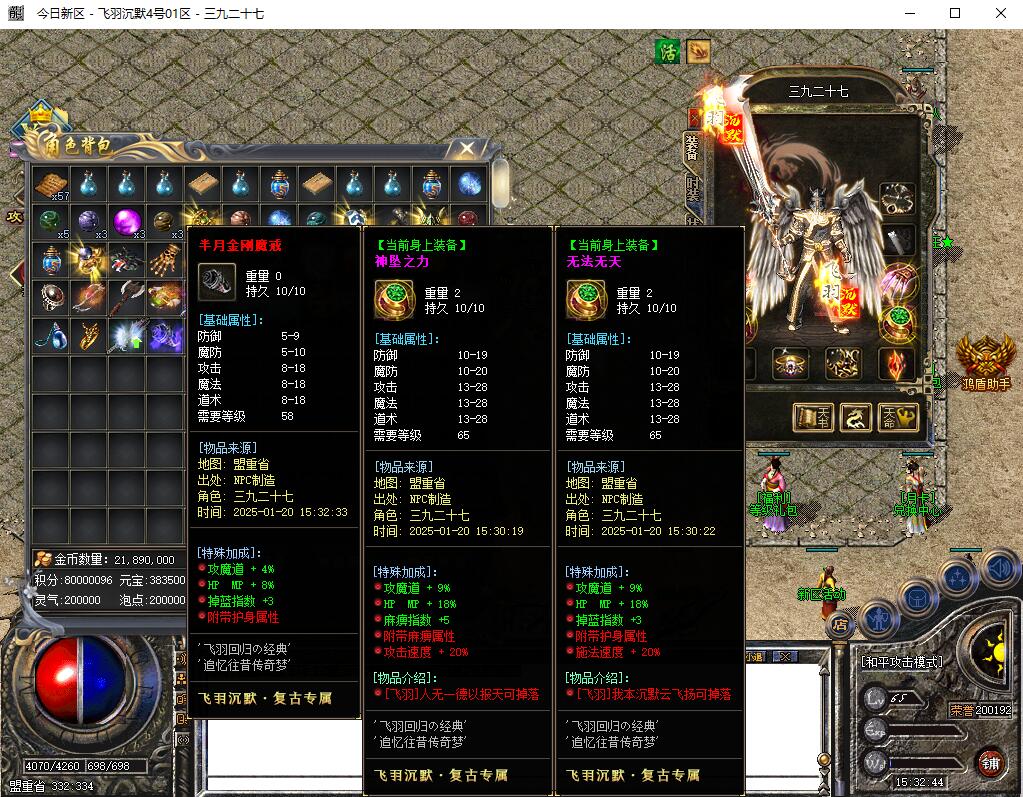Click the green 活 activity icon
This screenshot has width=1023, height=797.
click(666, 51)
